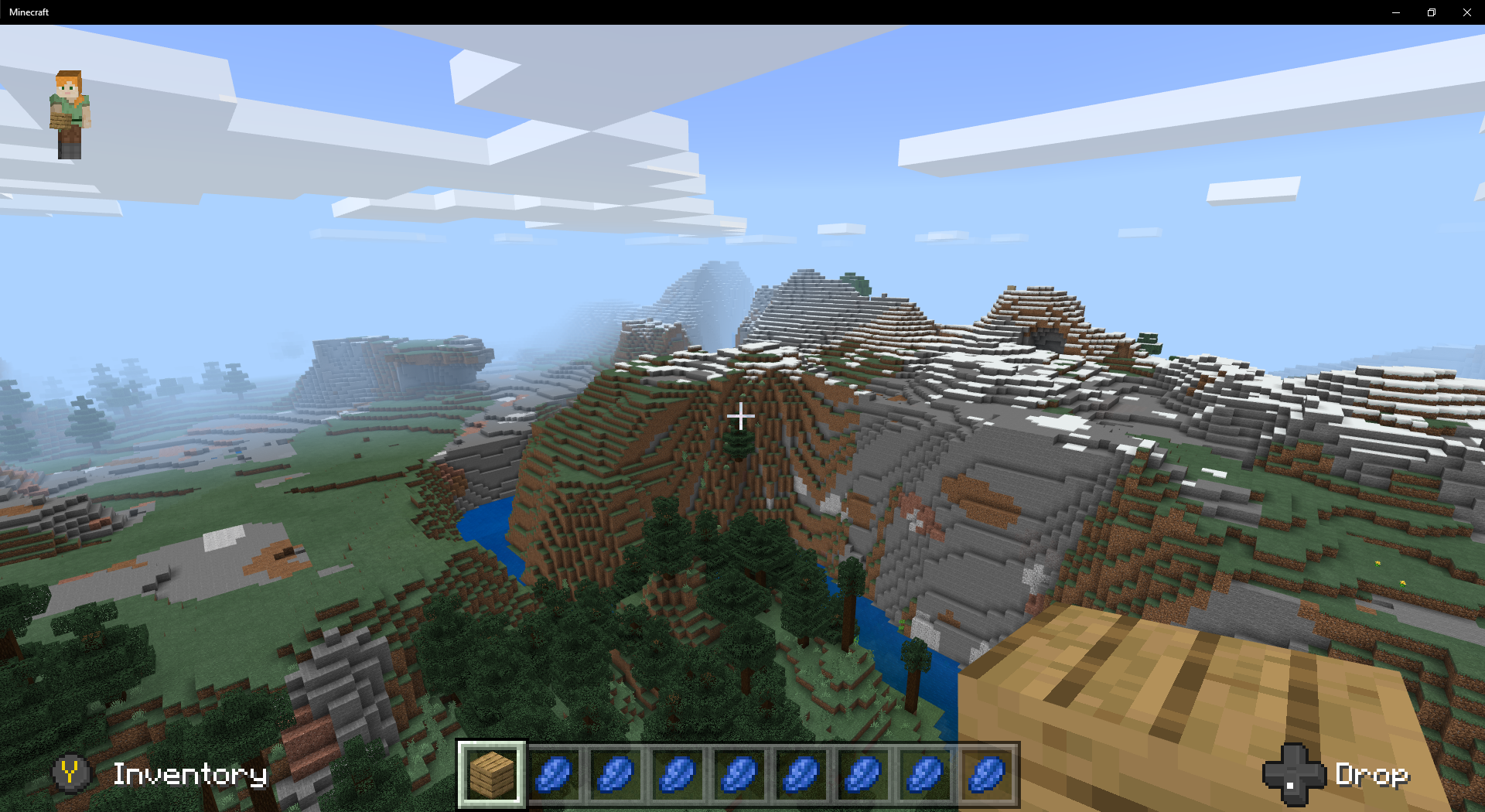
Task: Click the Minecraft title bar label
Action: (29, 12)
